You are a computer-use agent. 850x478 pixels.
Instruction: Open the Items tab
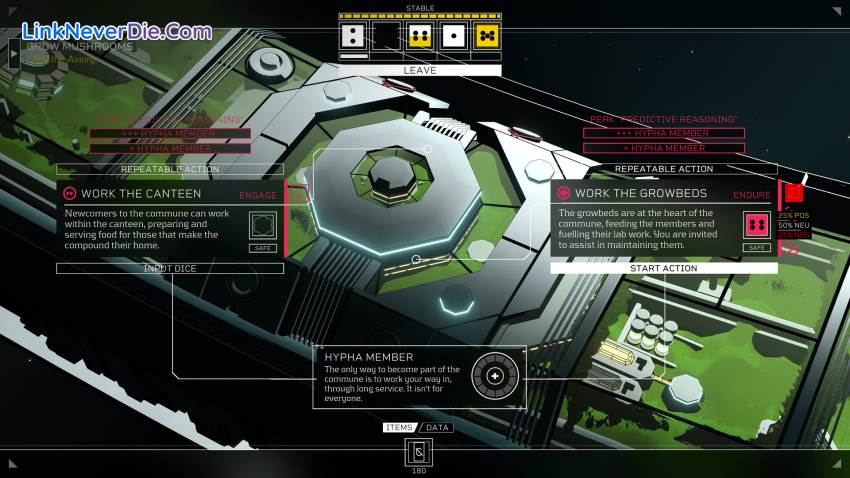399,427
